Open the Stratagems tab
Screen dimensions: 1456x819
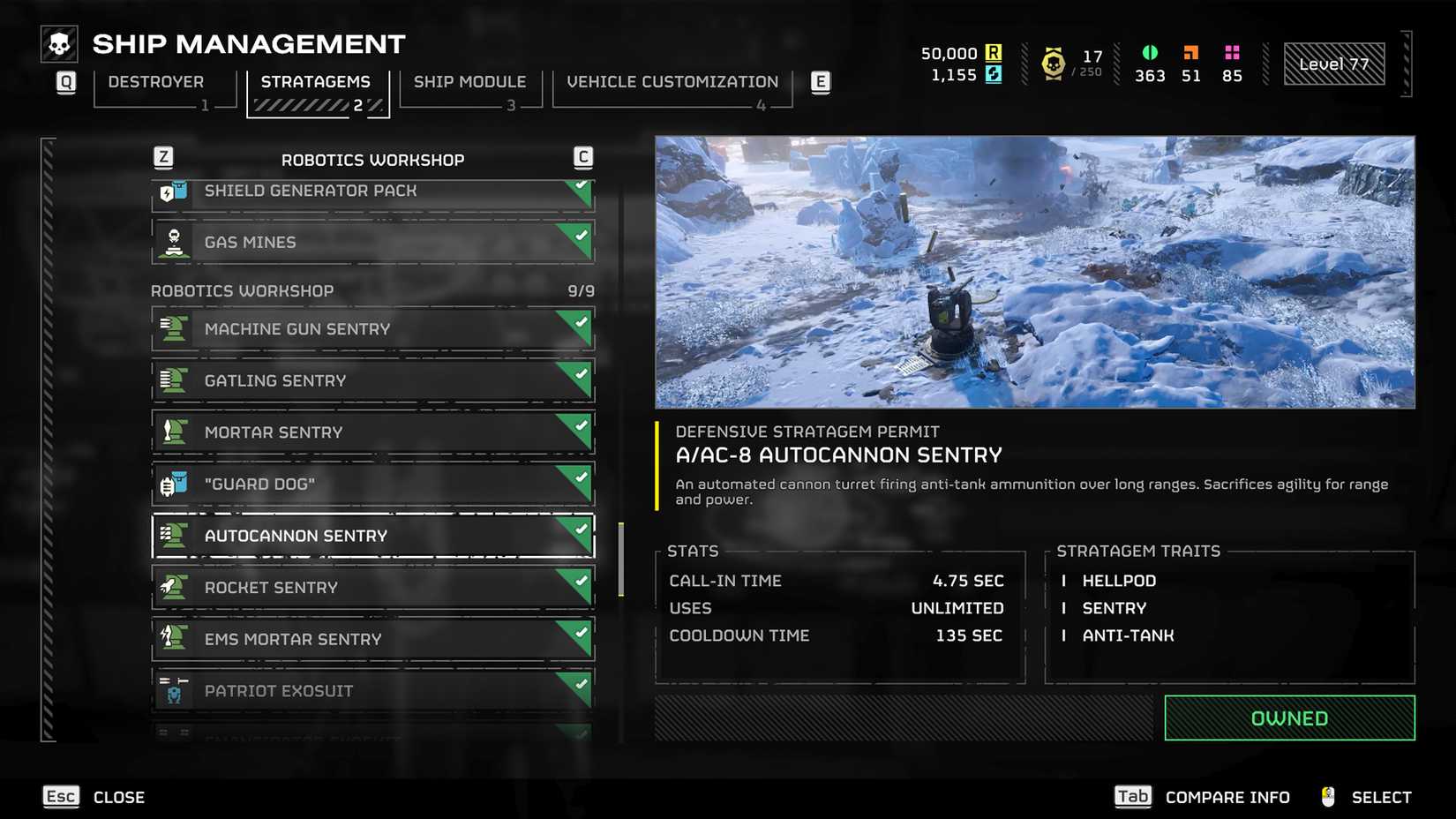pyautogui.click(x=316, y=84)
